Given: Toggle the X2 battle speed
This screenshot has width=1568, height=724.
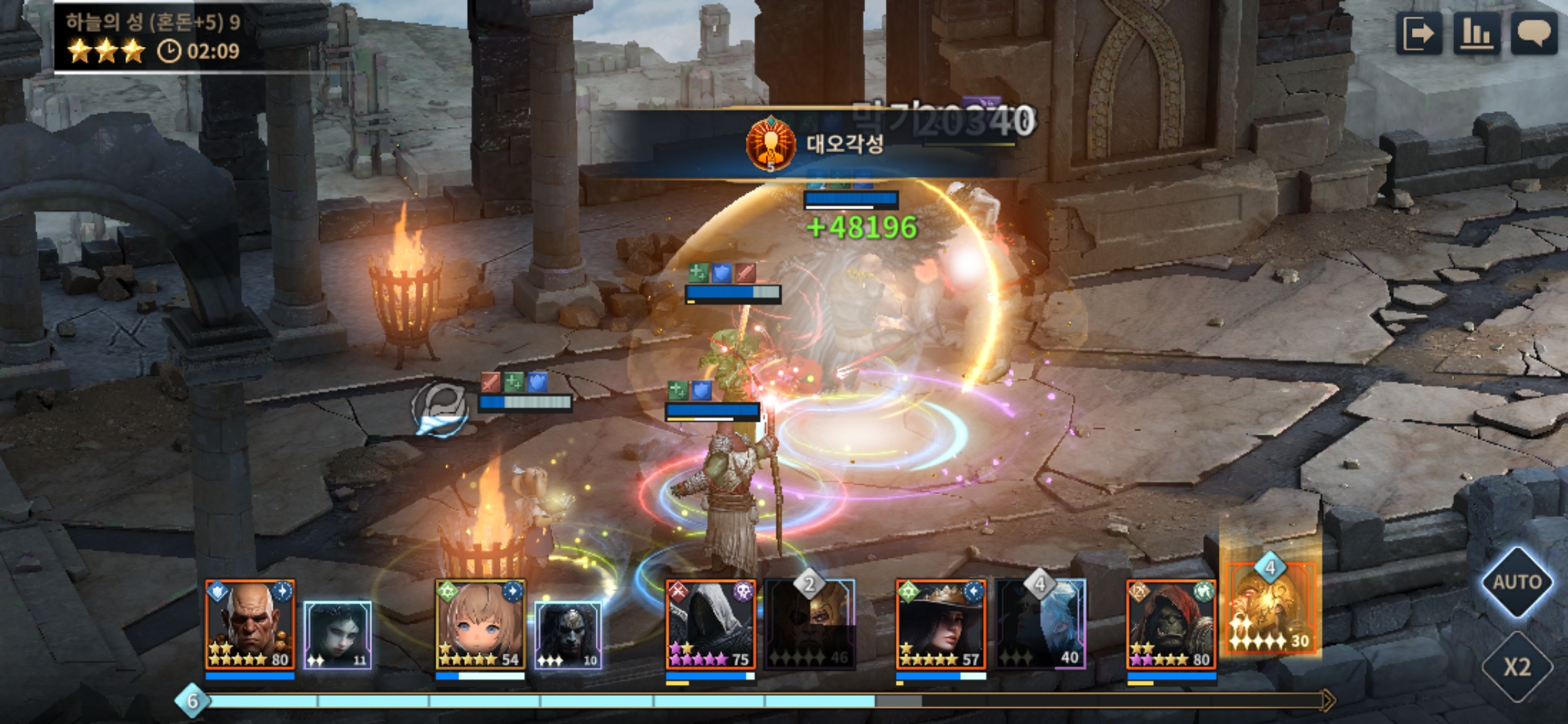Looking at the screenshot, I should [x=1516, y=667].
